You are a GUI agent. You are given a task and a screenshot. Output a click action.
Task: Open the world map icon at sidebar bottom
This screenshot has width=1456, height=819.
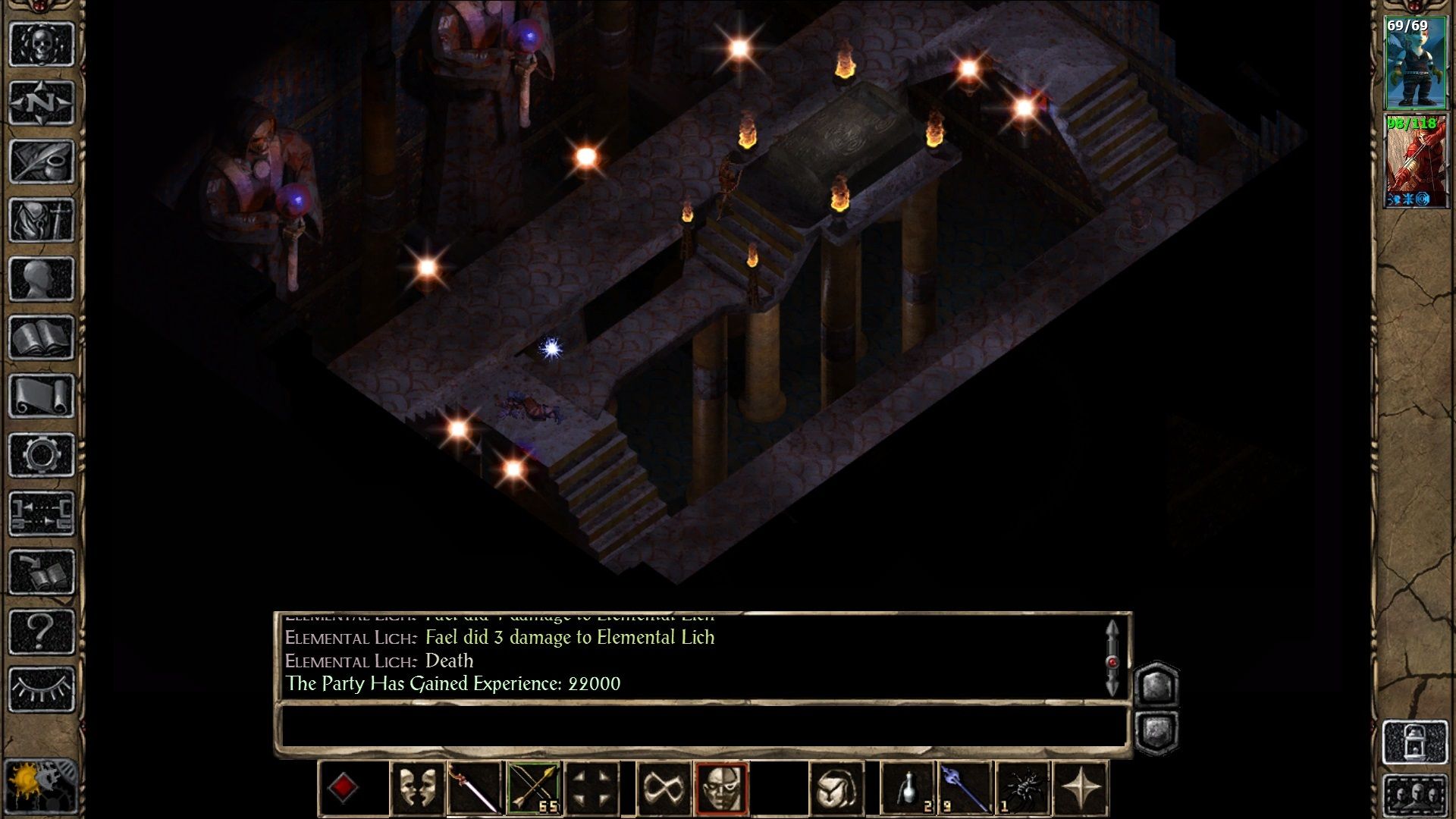point(42,787)
